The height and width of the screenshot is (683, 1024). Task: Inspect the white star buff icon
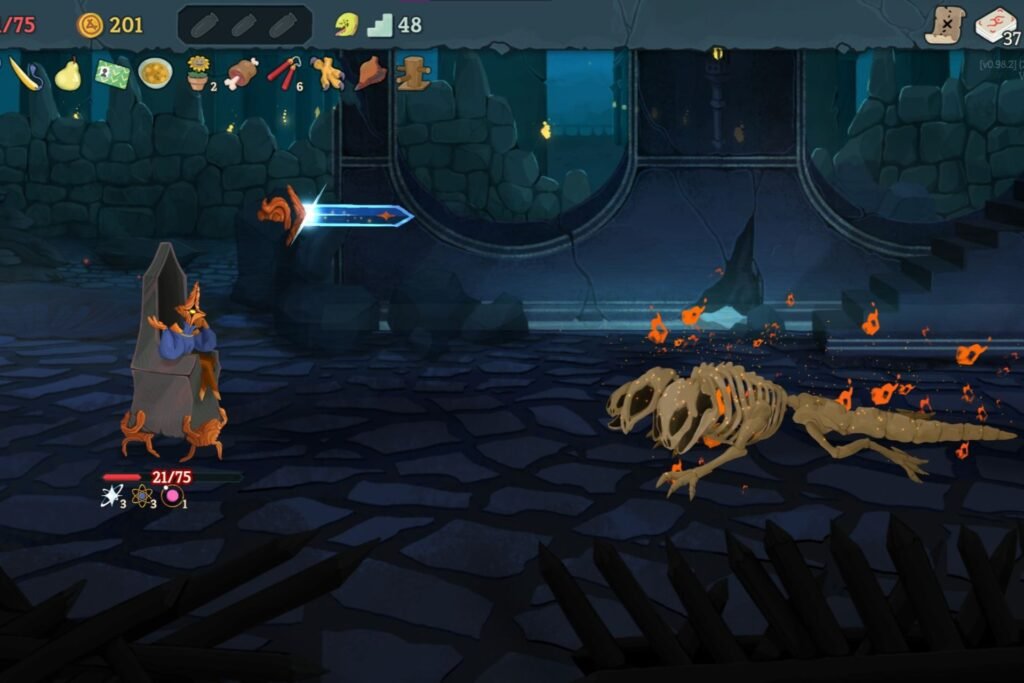point(112,495)
